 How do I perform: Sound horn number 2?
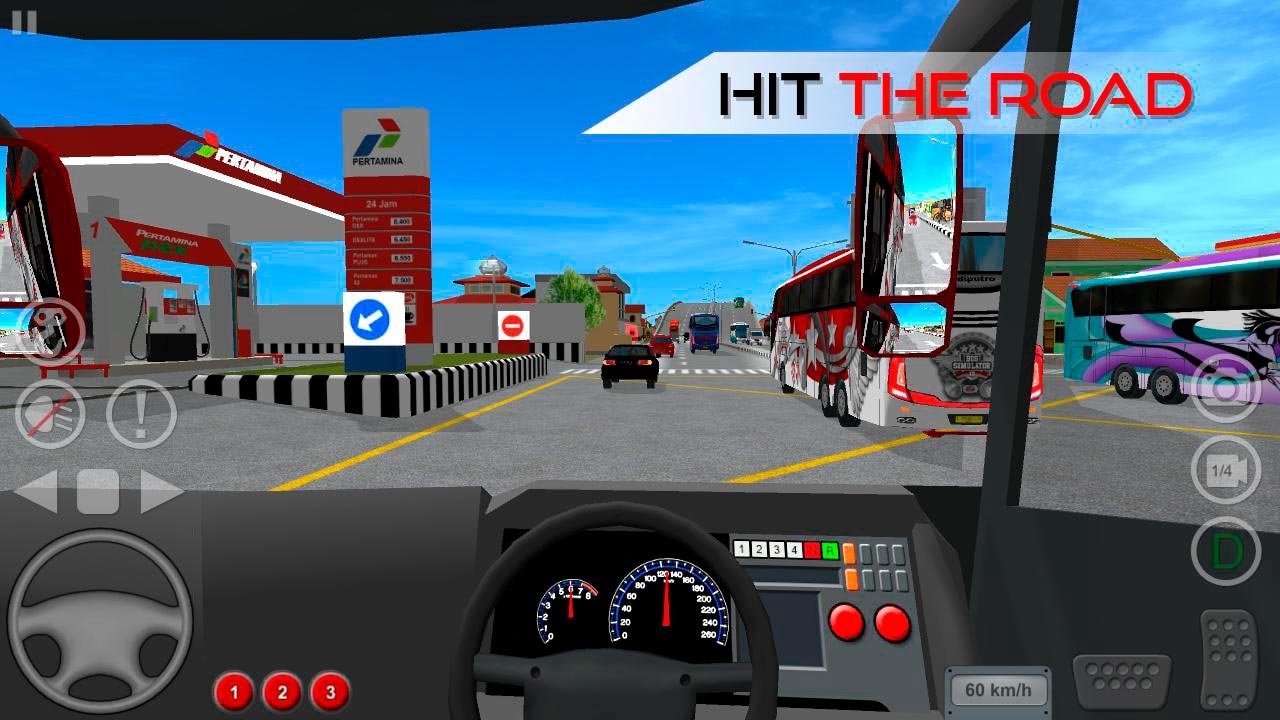click(x=282, y=691)
